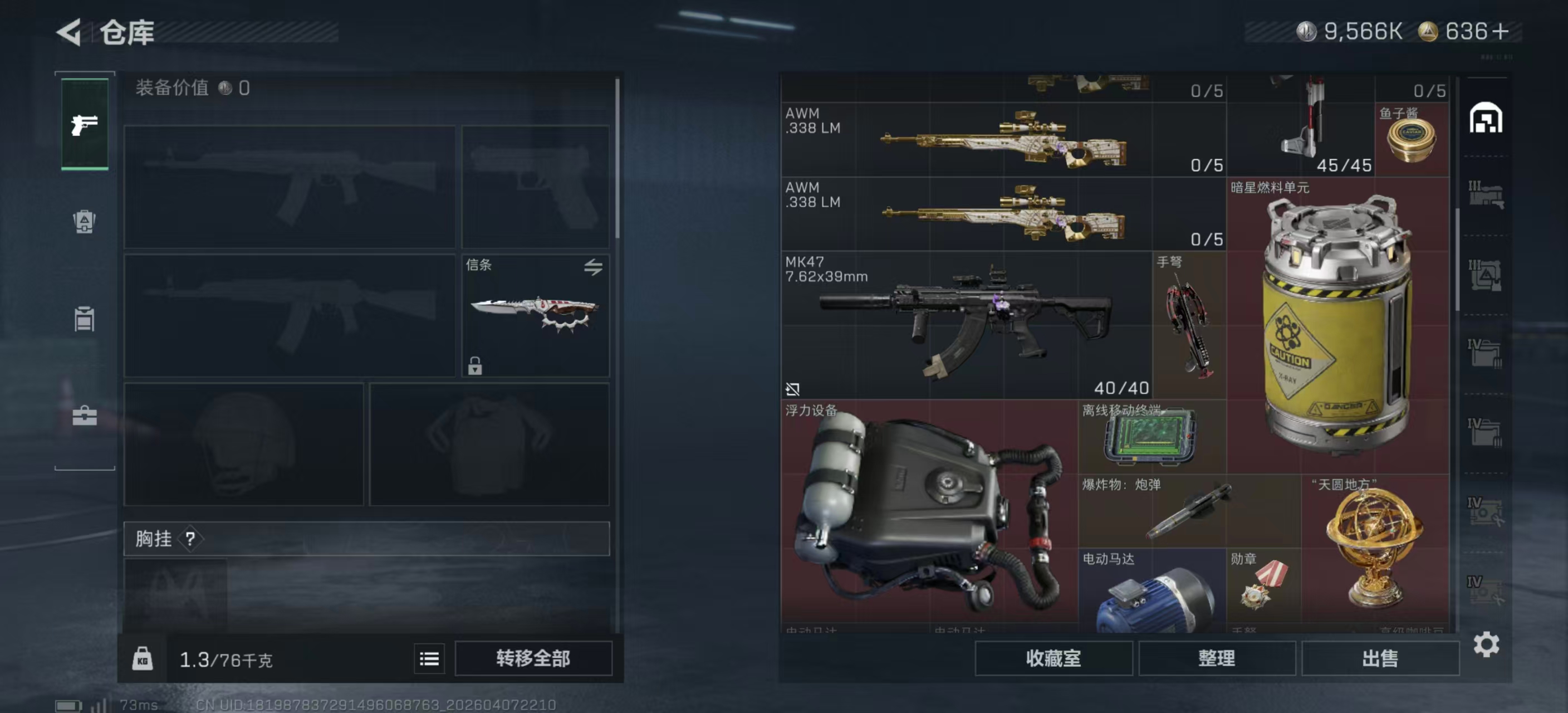Screen dimensions: 1568x713
Task: Open the 收藏室 collection room
Action: tap(1053, 658)
